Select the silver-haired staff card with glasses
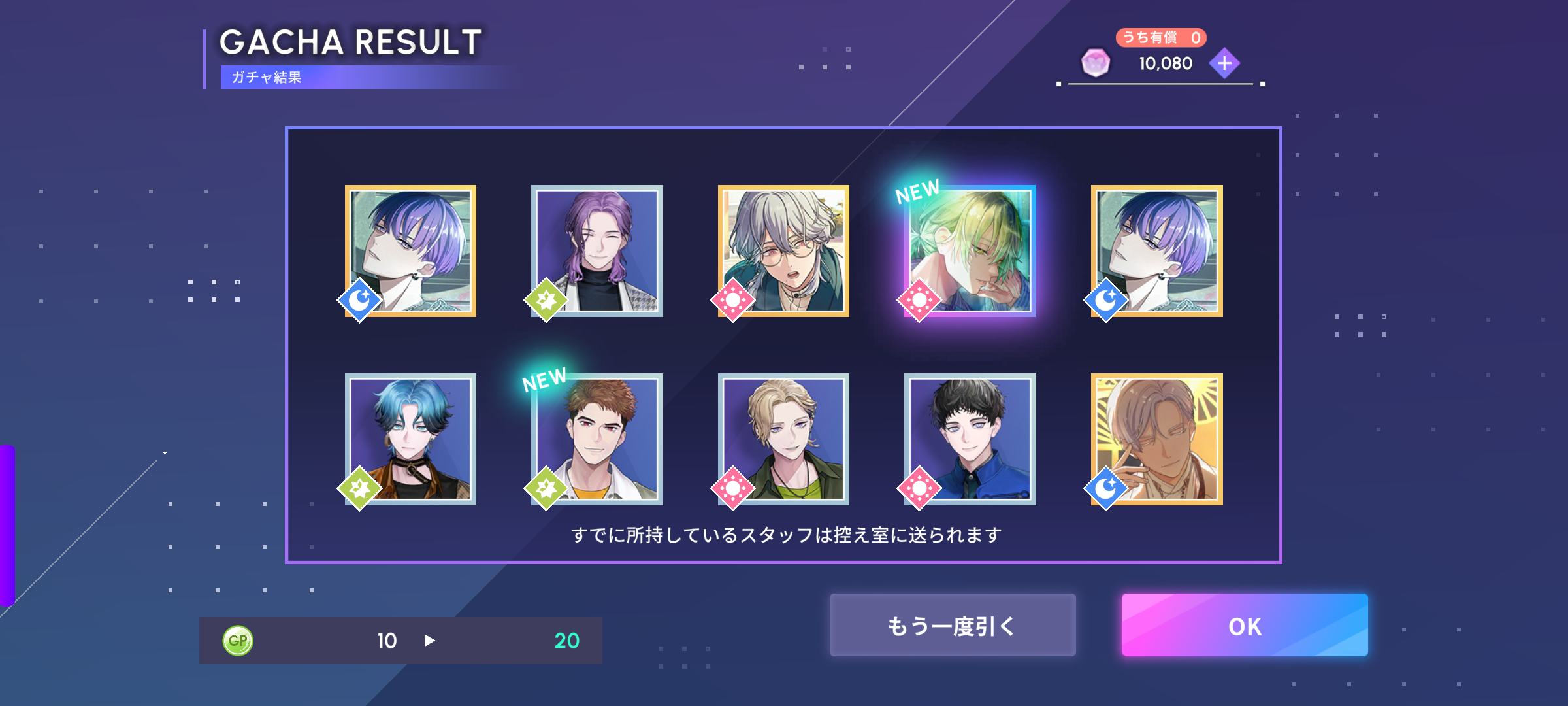This screenshot has height=706, width=1568. tap(783, 251)
